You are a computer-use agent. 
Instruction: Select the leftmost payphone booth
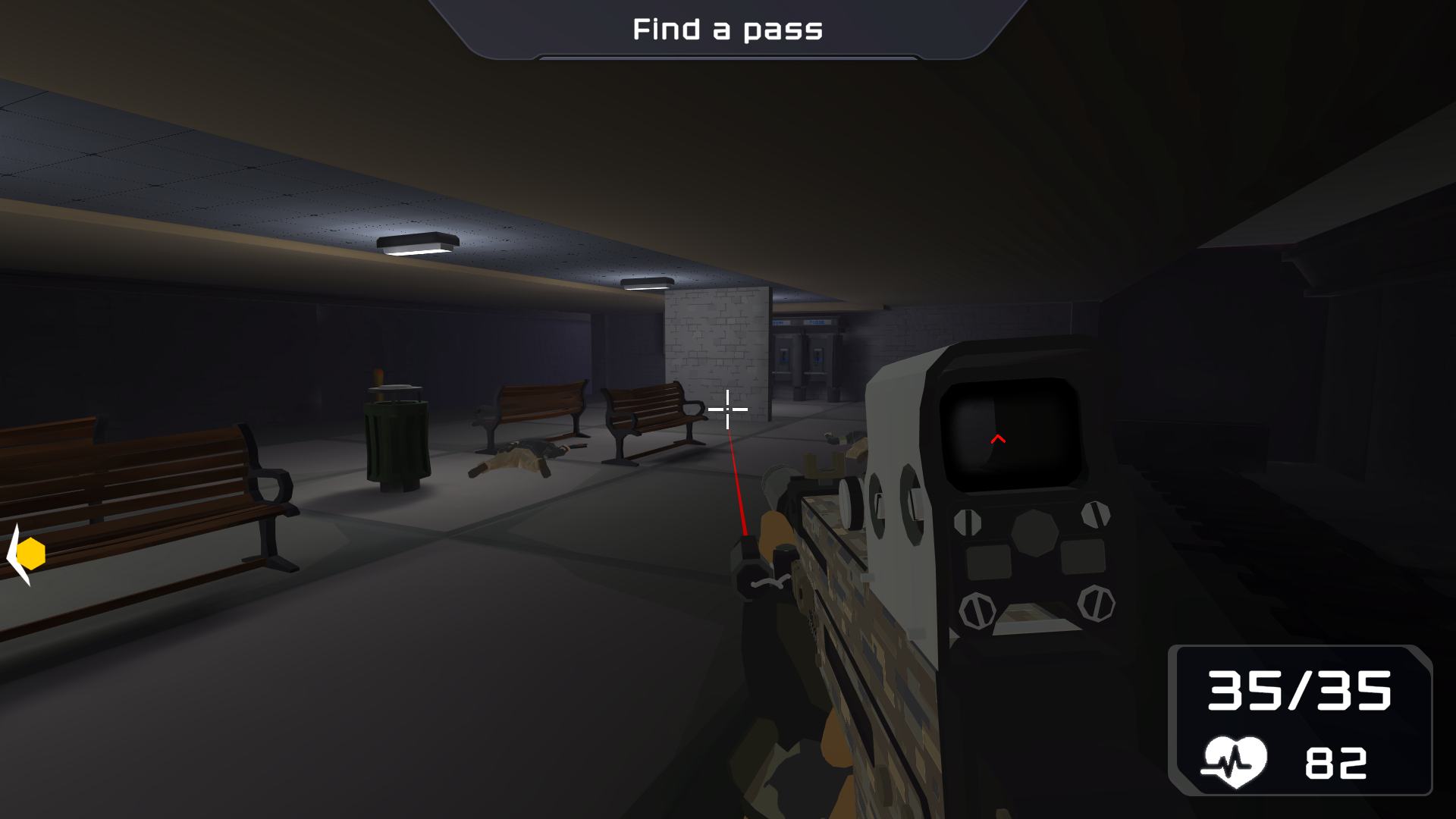(x=784, y=357)
